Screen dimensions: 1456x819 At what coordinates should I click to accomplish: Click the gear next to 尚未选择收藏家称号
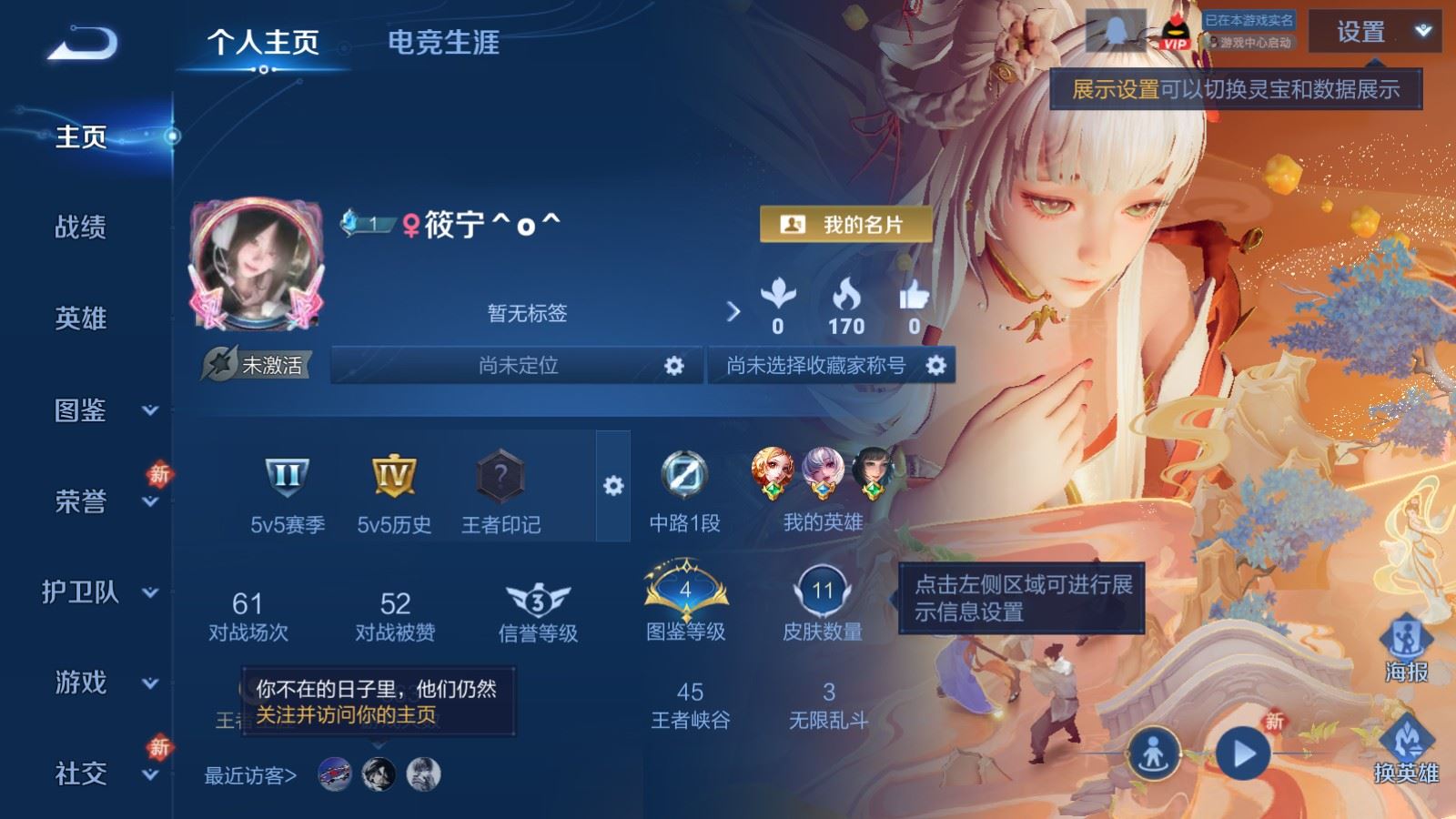[x=935, y=367]
